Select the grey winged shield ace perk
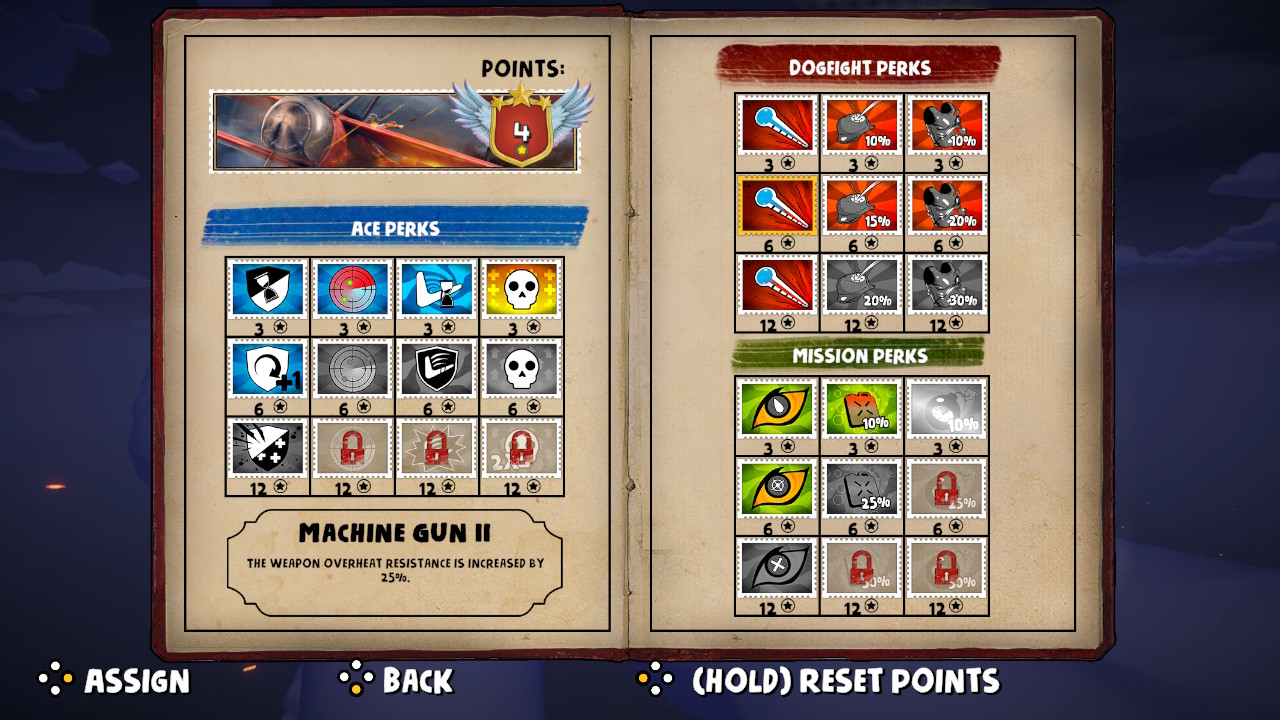Viewport: 1280px width, 720px height. [x=437, y=369]
